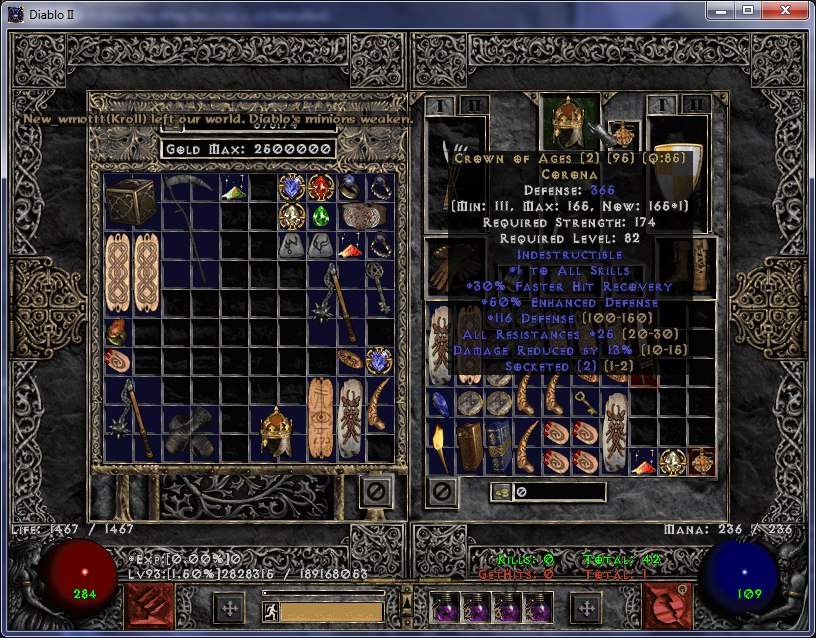816x638 pixels.
Task: Close the inventory panel
Action: pyautogui.click(x=442, y=491)
